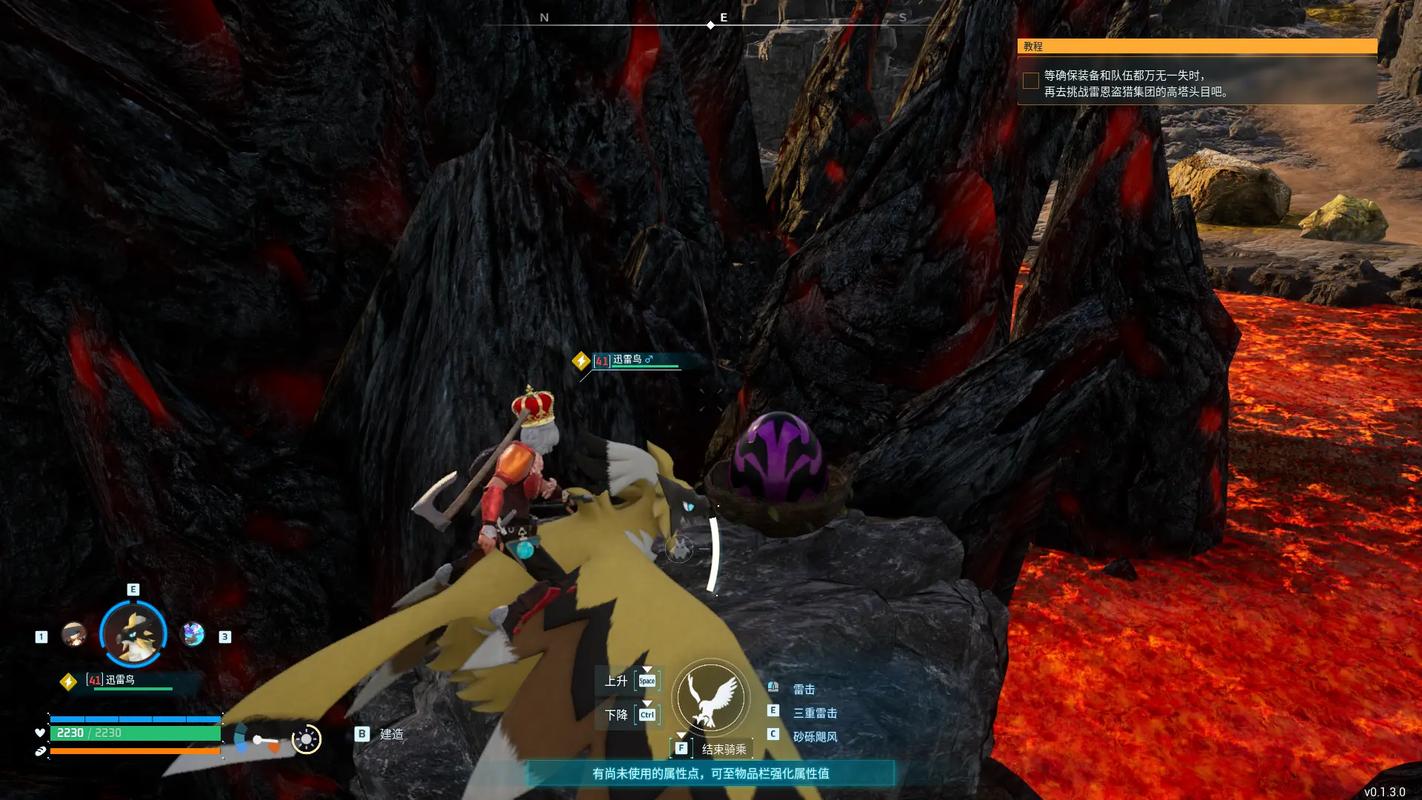Choose the blue pal portrait on the right
1422x800 pixels.
[192, 634]
